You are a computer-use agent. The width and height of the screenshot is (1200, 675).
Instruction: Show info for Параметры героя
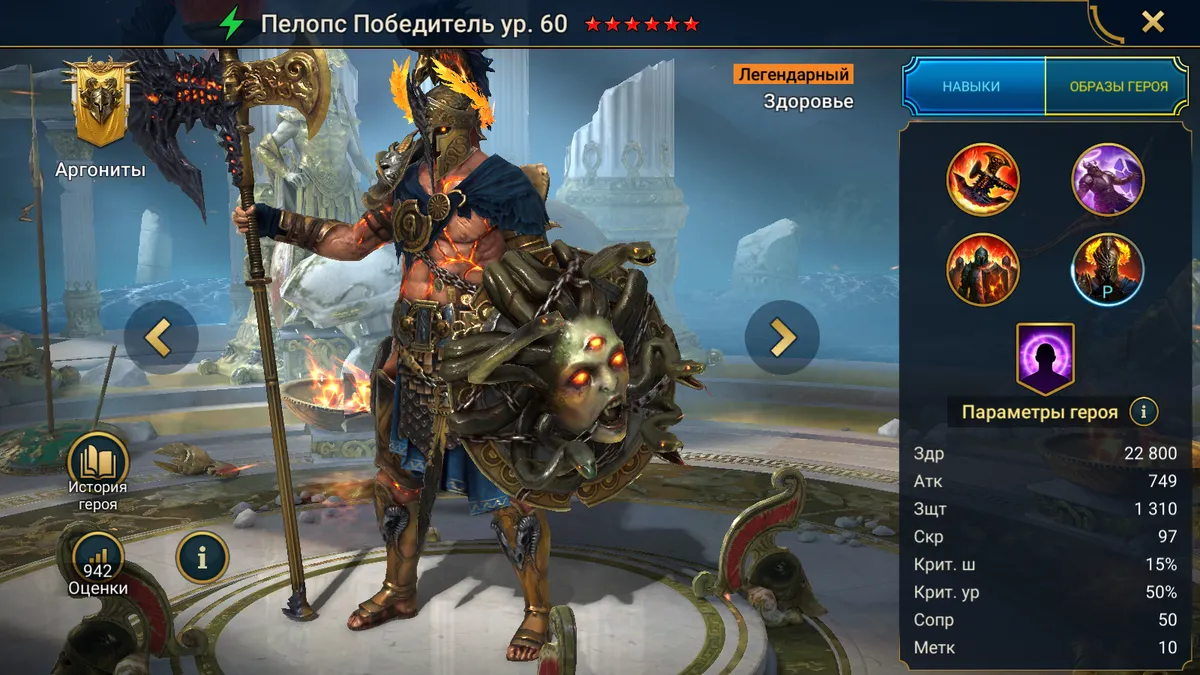(1143, 411)
